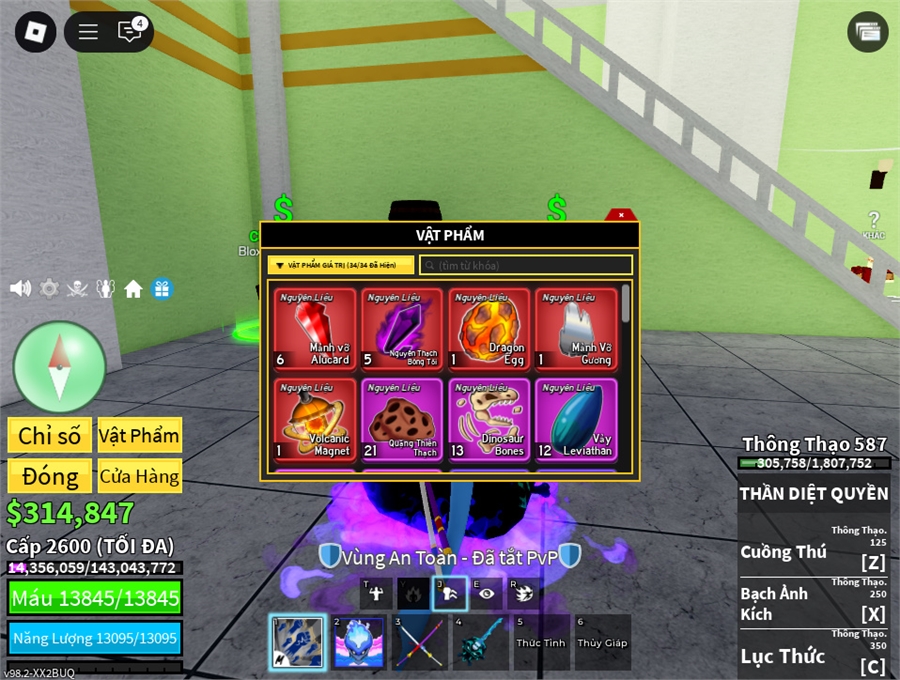900x680 pixels.
Task: Open settings with the gear icon
Action: point(49,289)
